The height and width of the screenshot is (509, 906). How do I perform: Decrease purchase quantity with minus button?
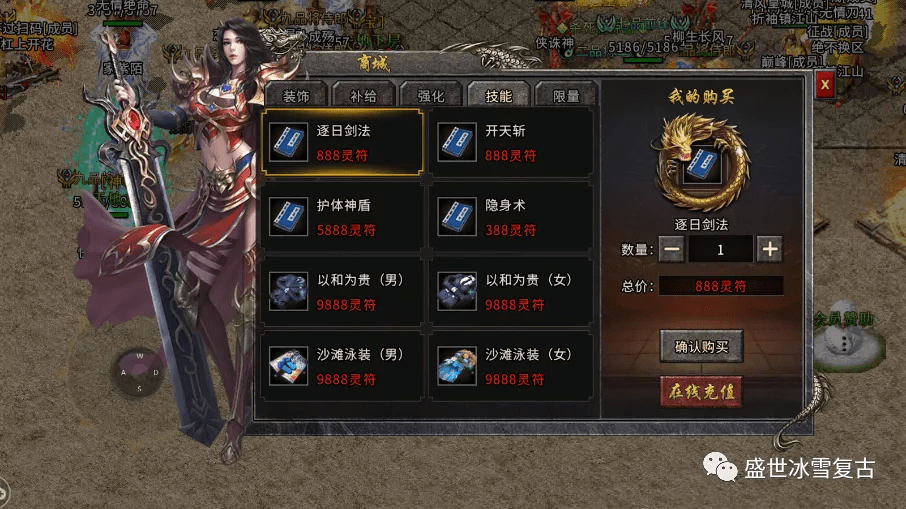click(x=672, y=249)
